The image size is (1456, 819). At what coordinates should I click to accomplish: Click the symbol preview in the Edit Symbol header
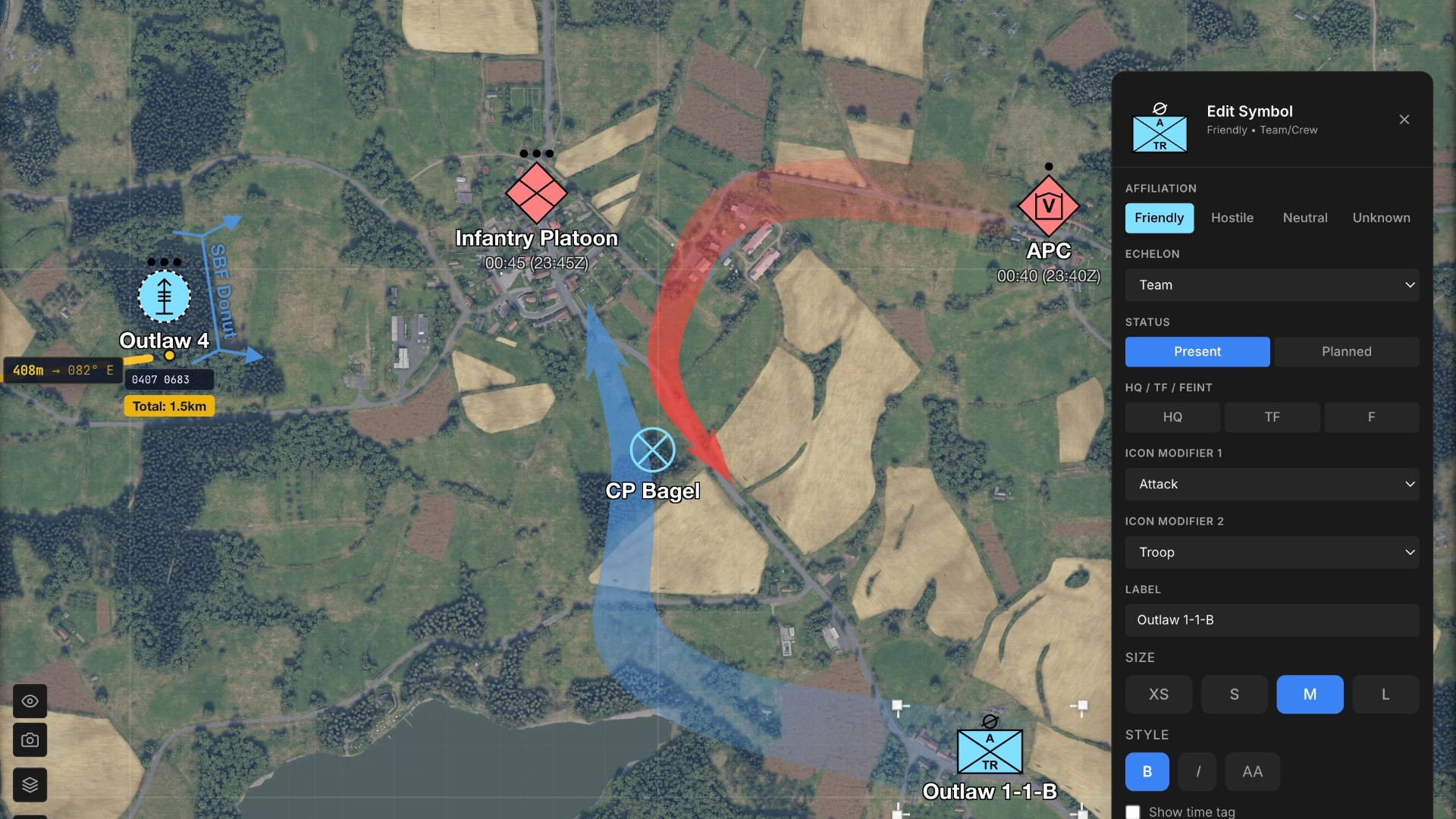pos(1159,134)
